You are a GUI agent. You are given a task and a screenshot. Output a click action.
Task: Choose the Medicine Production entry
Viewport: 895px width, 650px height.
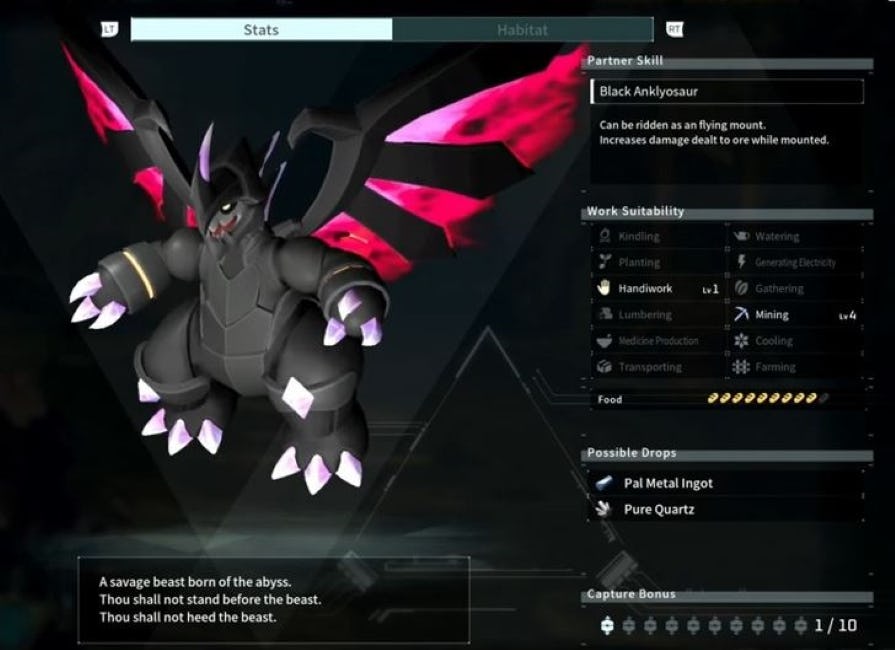point(657,341)
